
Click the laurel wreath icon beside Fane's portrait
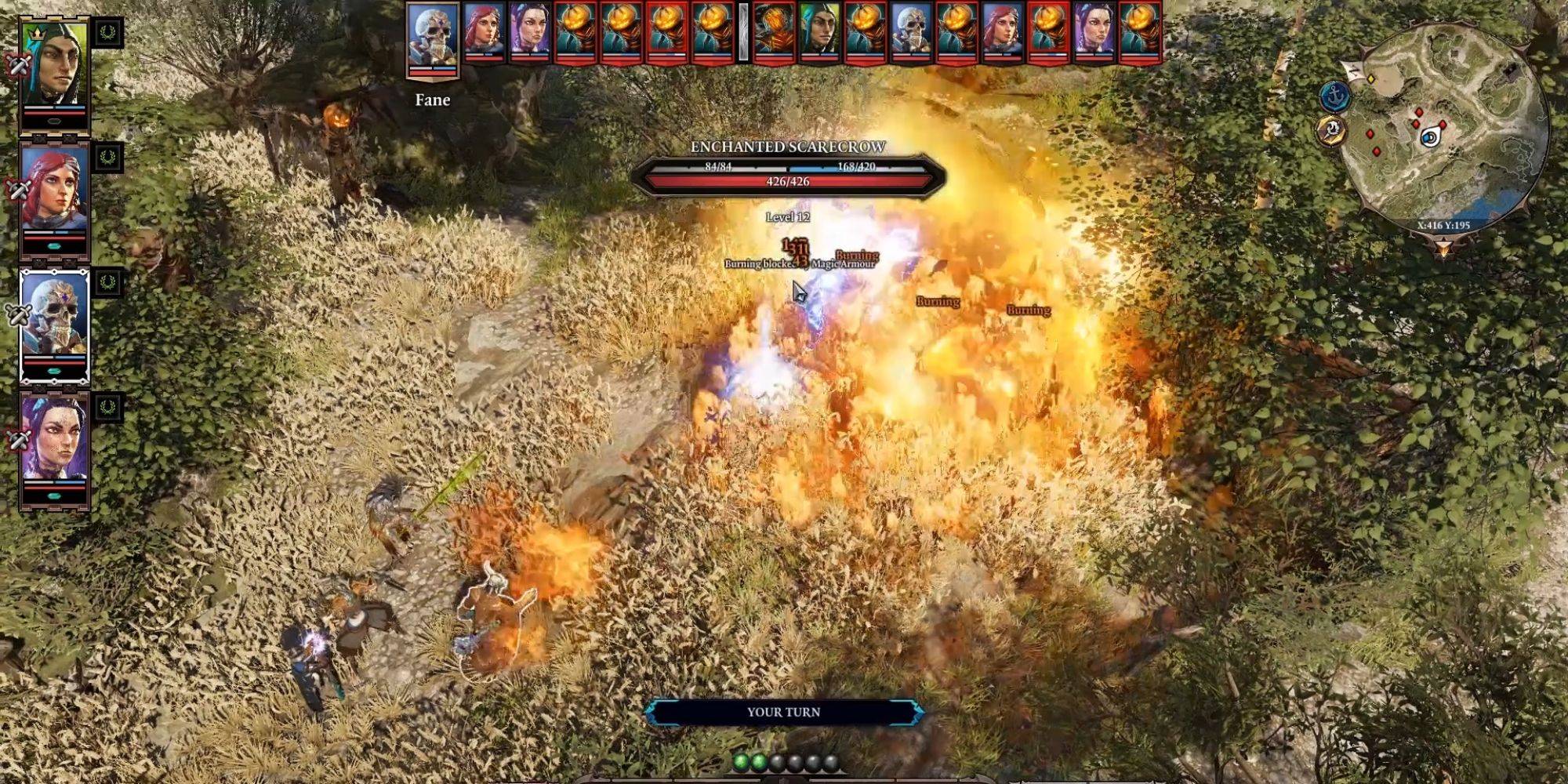pyautogui.click(x=107, y=282)
